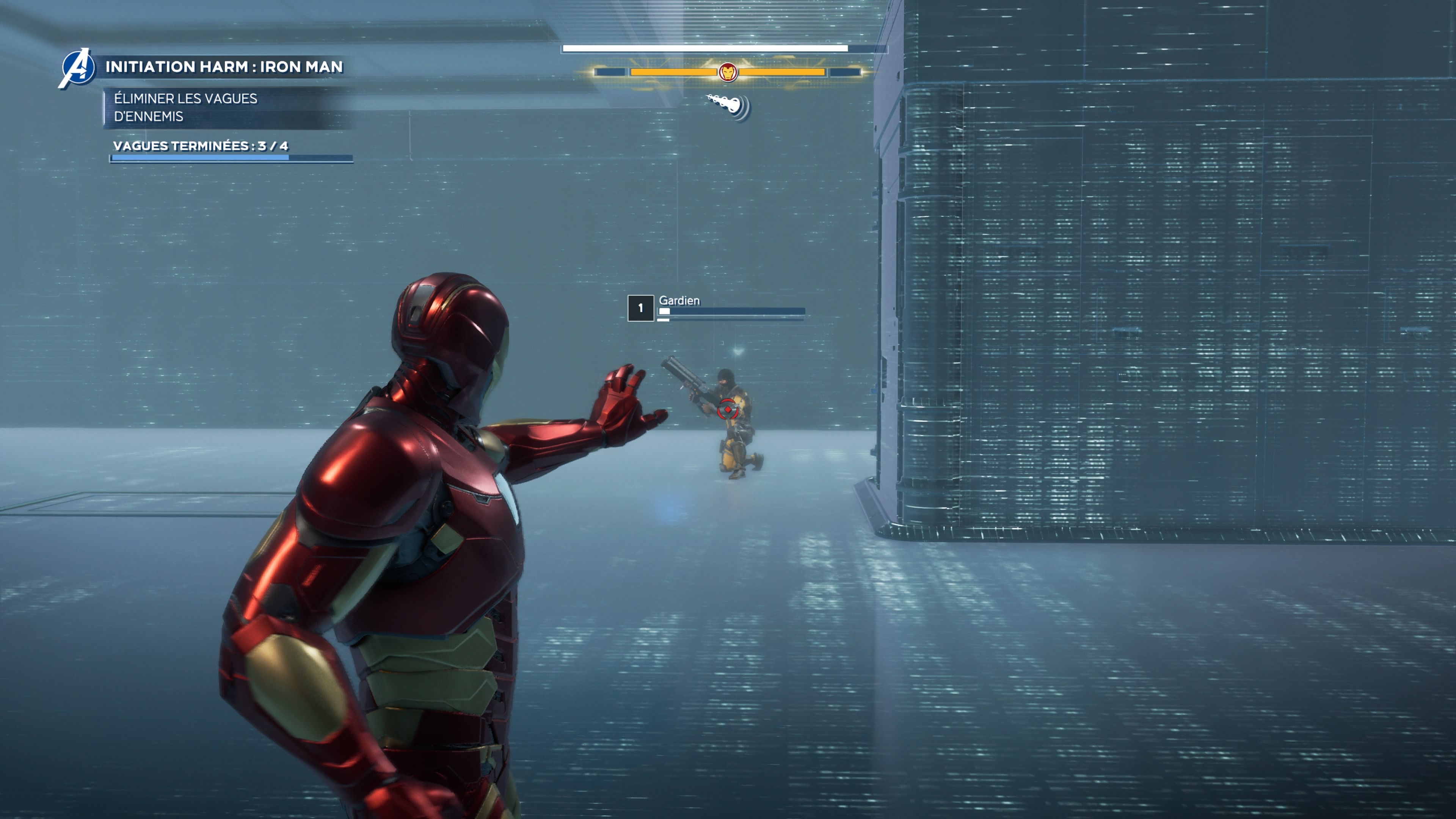Select the repulsor weapon icon

click(730, 106)
